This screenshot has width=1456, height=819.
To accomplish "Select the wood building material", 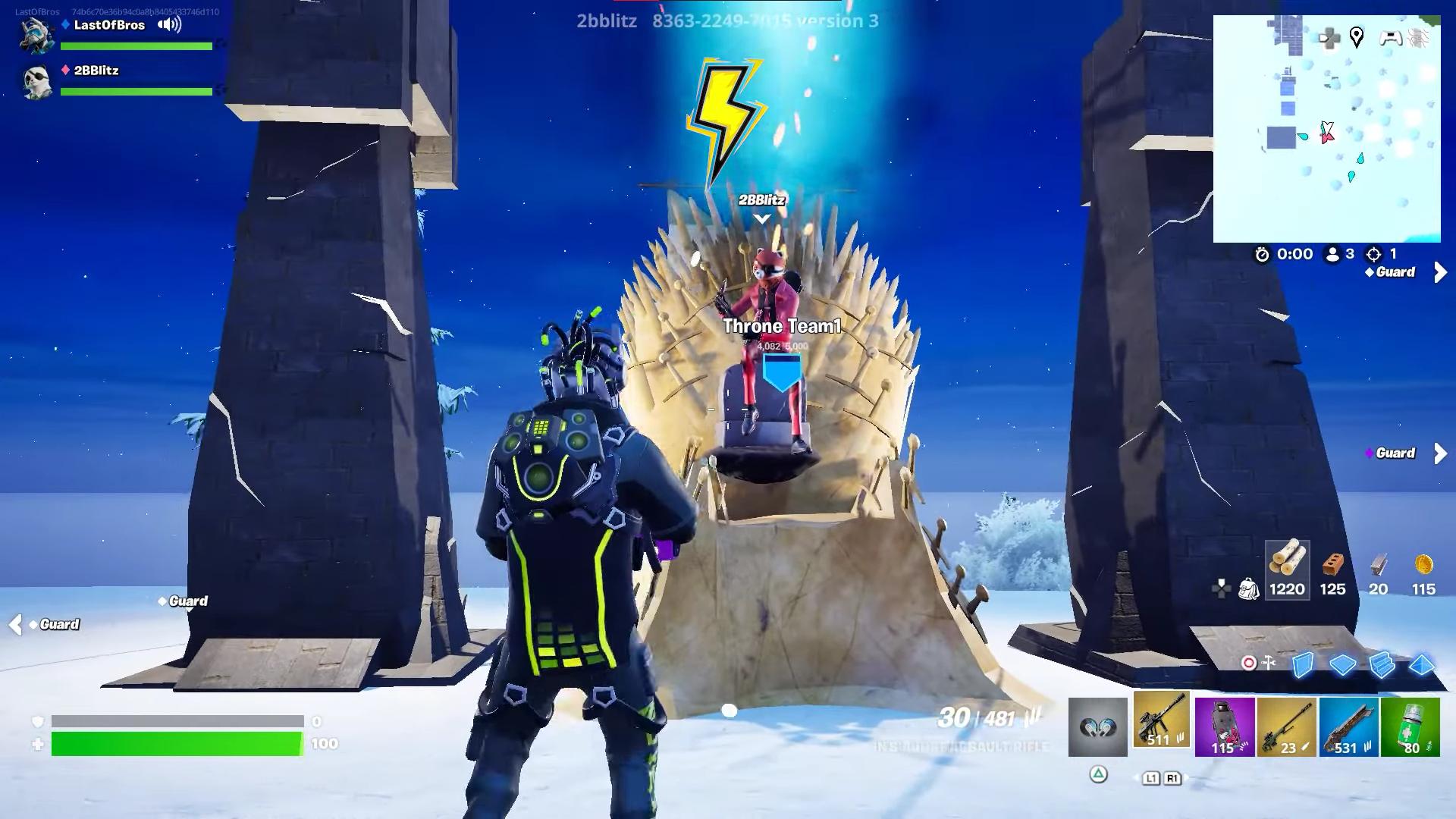I will pyautogui.click(x=1287, y=569).
